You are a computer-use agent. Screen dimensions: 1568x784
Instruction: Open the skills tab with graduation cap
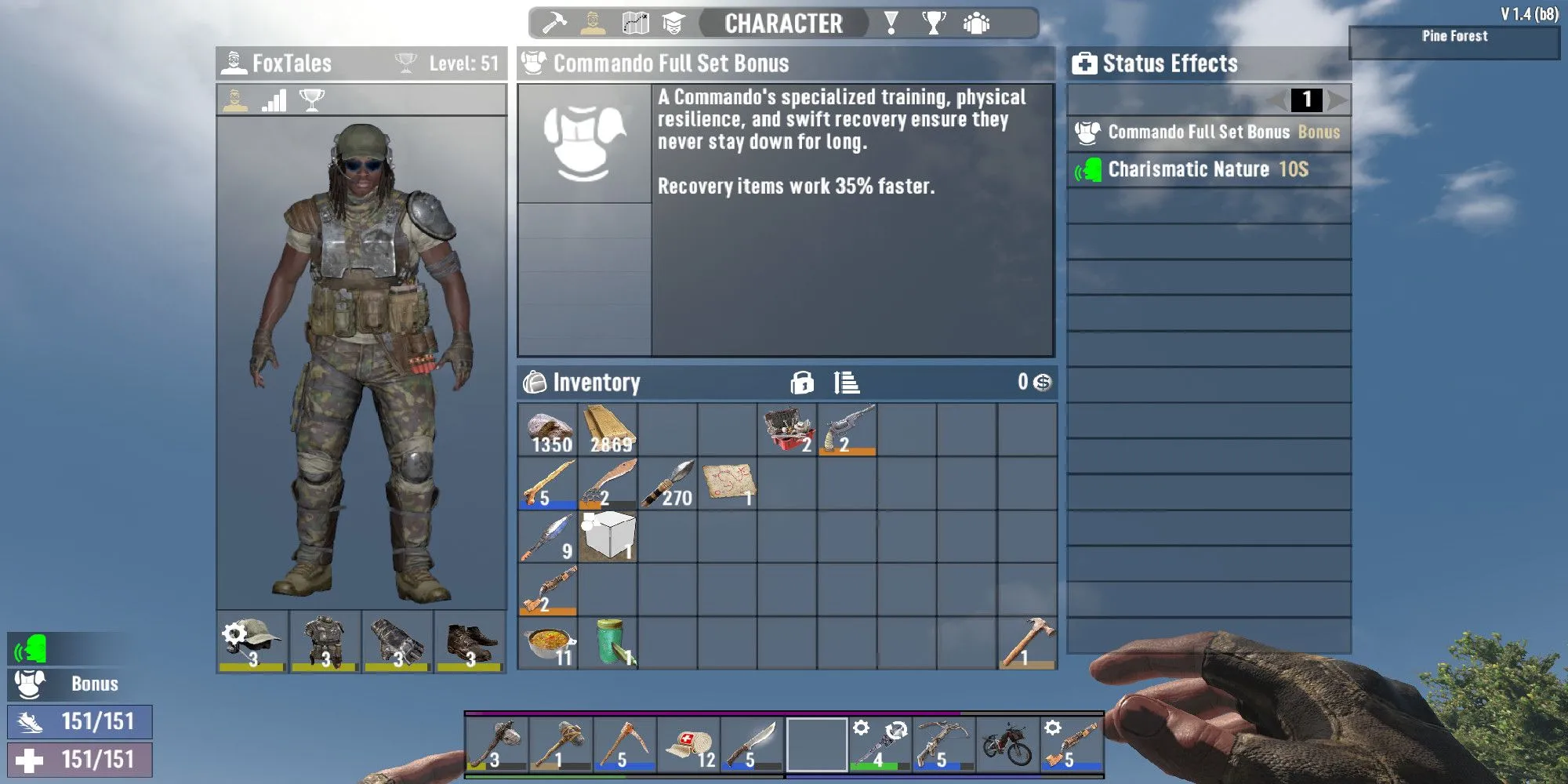pos(673,24)
